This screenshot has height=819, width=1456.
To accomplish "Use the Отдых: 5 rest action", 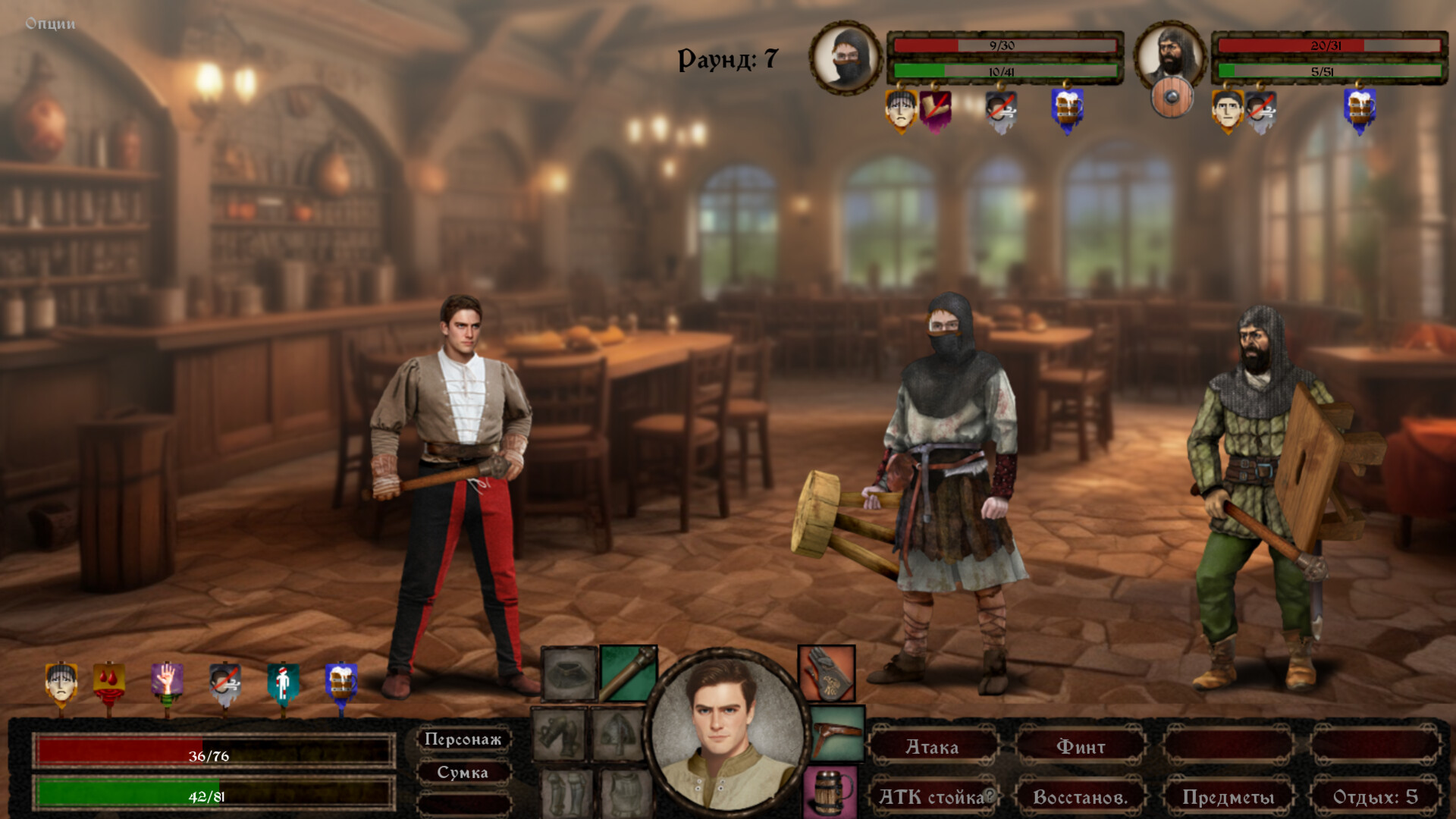I will click(1375, 797).
